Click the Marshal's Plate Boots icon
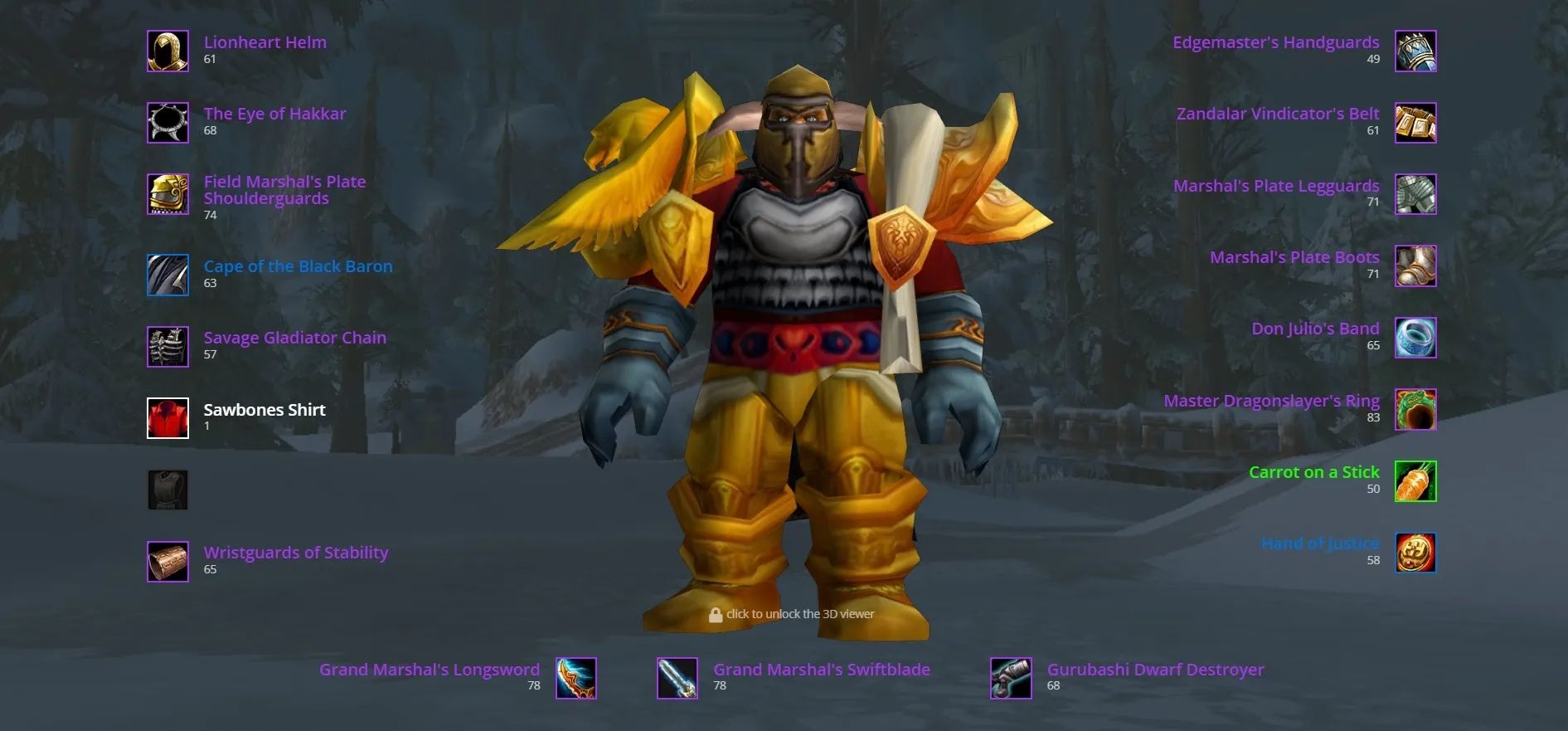The width and height of the screenshot is (1568, 731). (x=1415, y=266)
